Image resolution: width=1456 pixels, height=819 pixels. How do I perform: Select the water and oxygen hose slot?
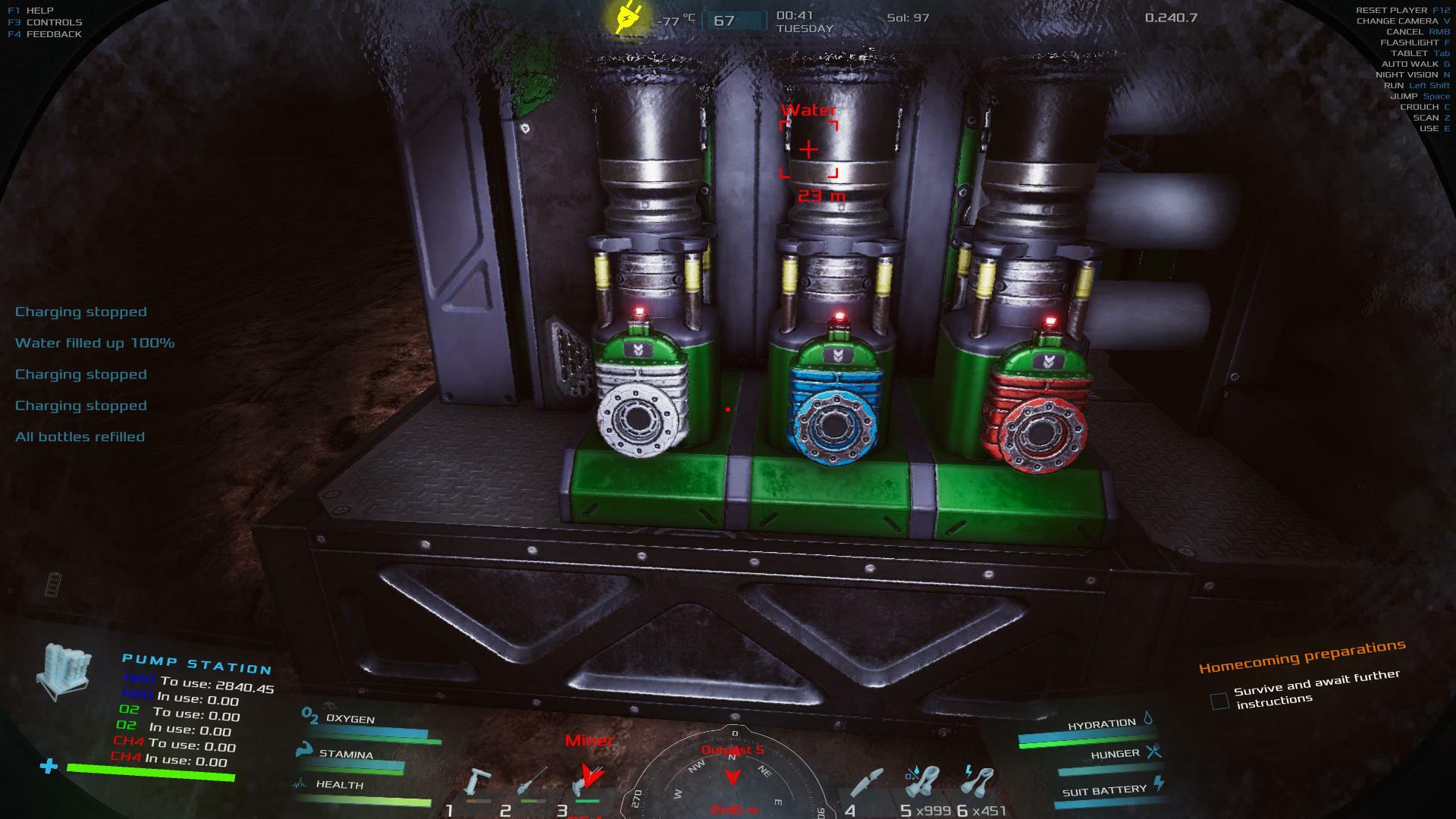click(923, 783)
